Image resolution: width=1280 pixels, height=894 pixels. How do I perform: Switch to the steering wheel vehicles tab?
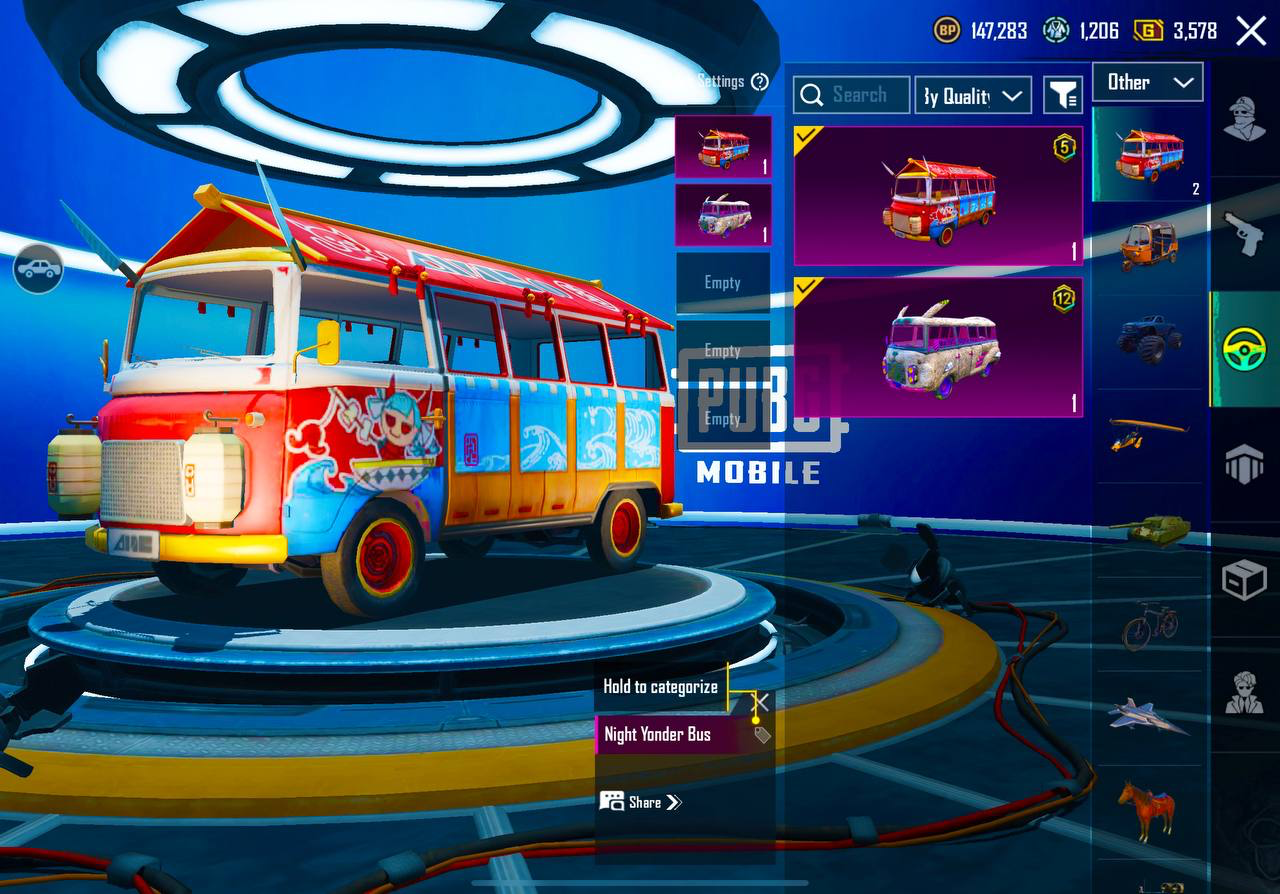(1245, 350)
